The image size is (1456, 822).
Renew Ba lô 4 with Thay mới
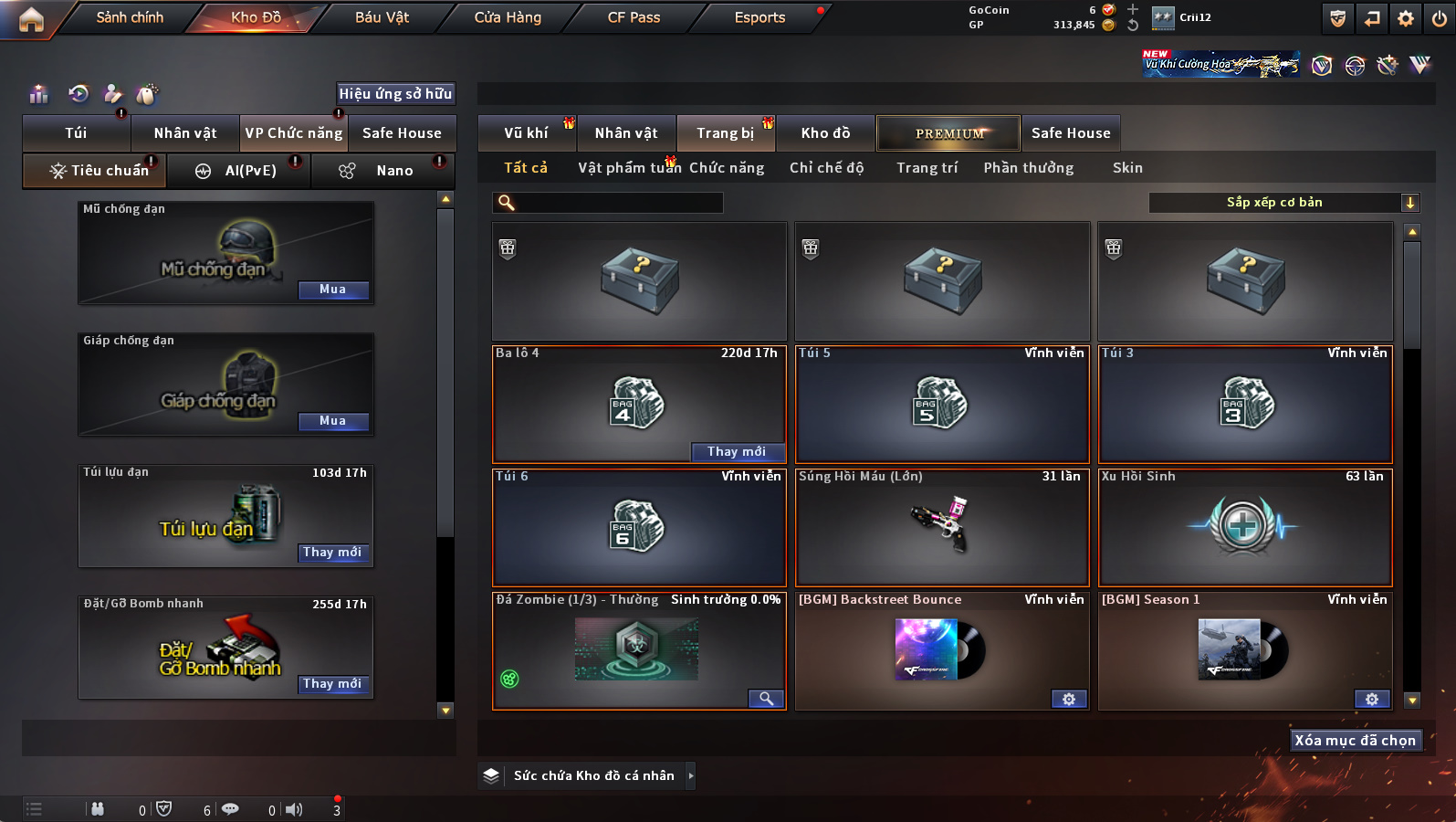click(x=737, y=452)
